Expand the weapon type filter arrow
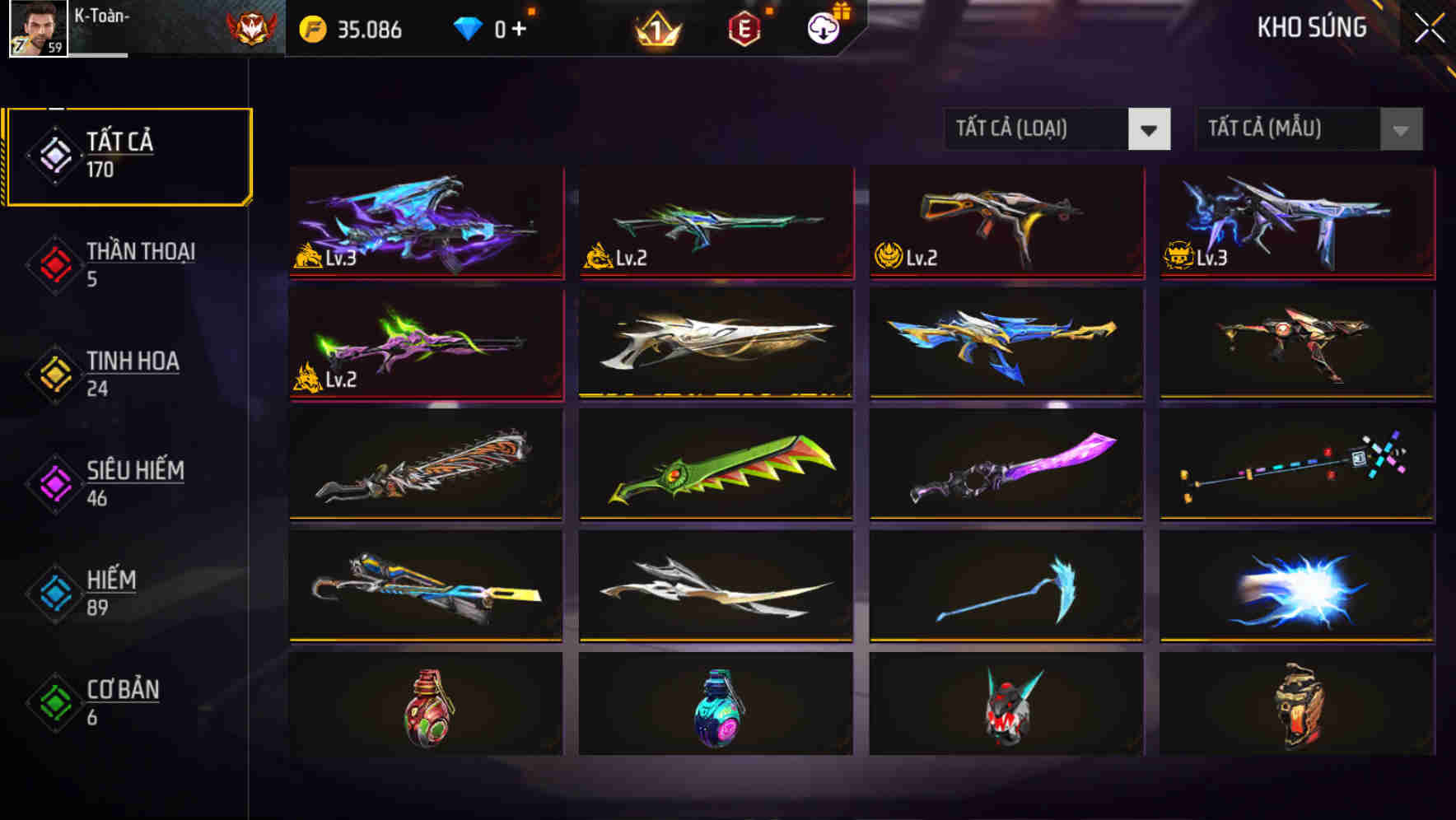The height and width of the screenshot is (820, 1456). coord(1150,130)
